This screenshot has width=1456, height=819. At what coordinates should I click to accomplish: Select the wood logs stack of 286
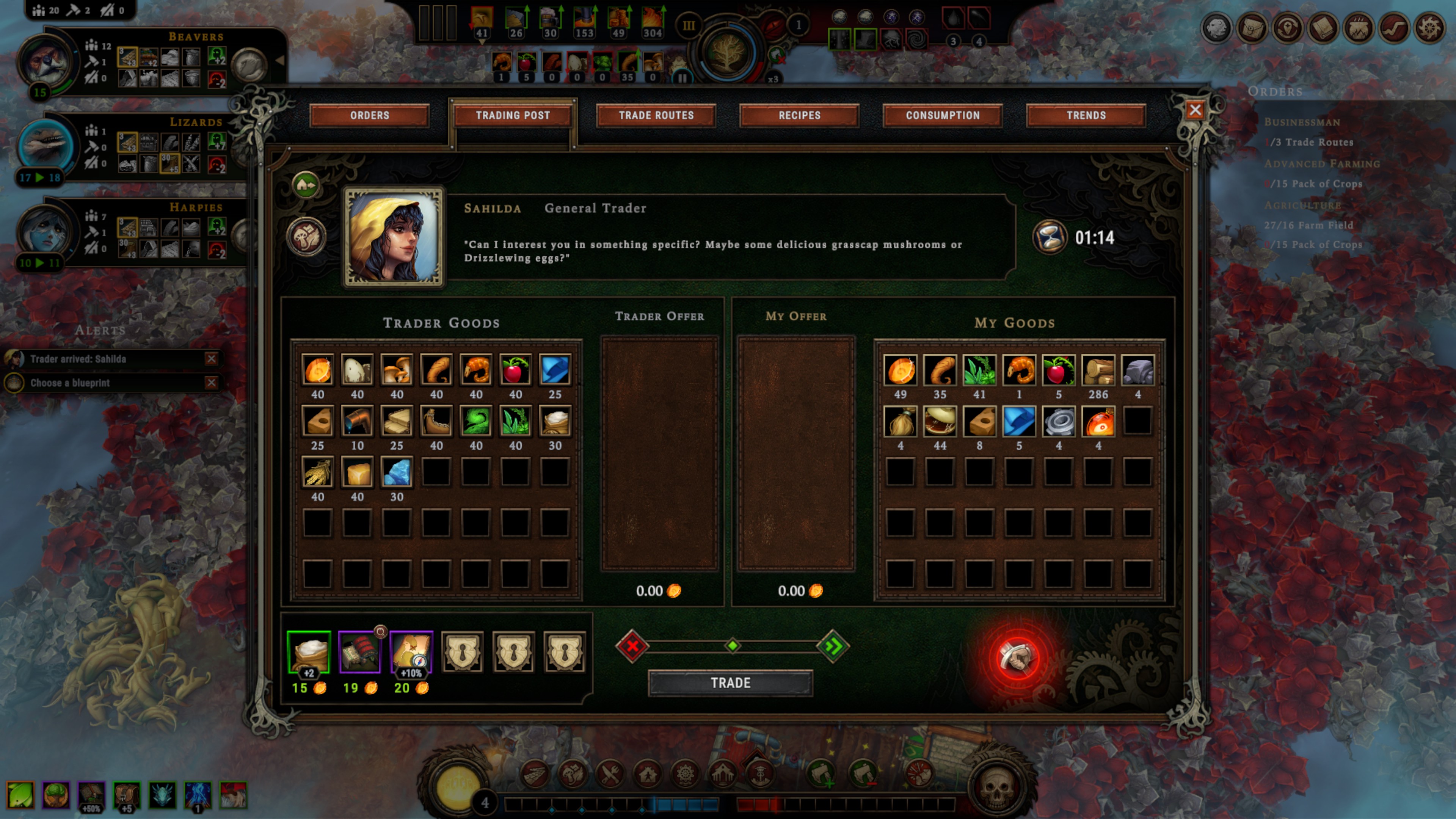pos(1098,370)
